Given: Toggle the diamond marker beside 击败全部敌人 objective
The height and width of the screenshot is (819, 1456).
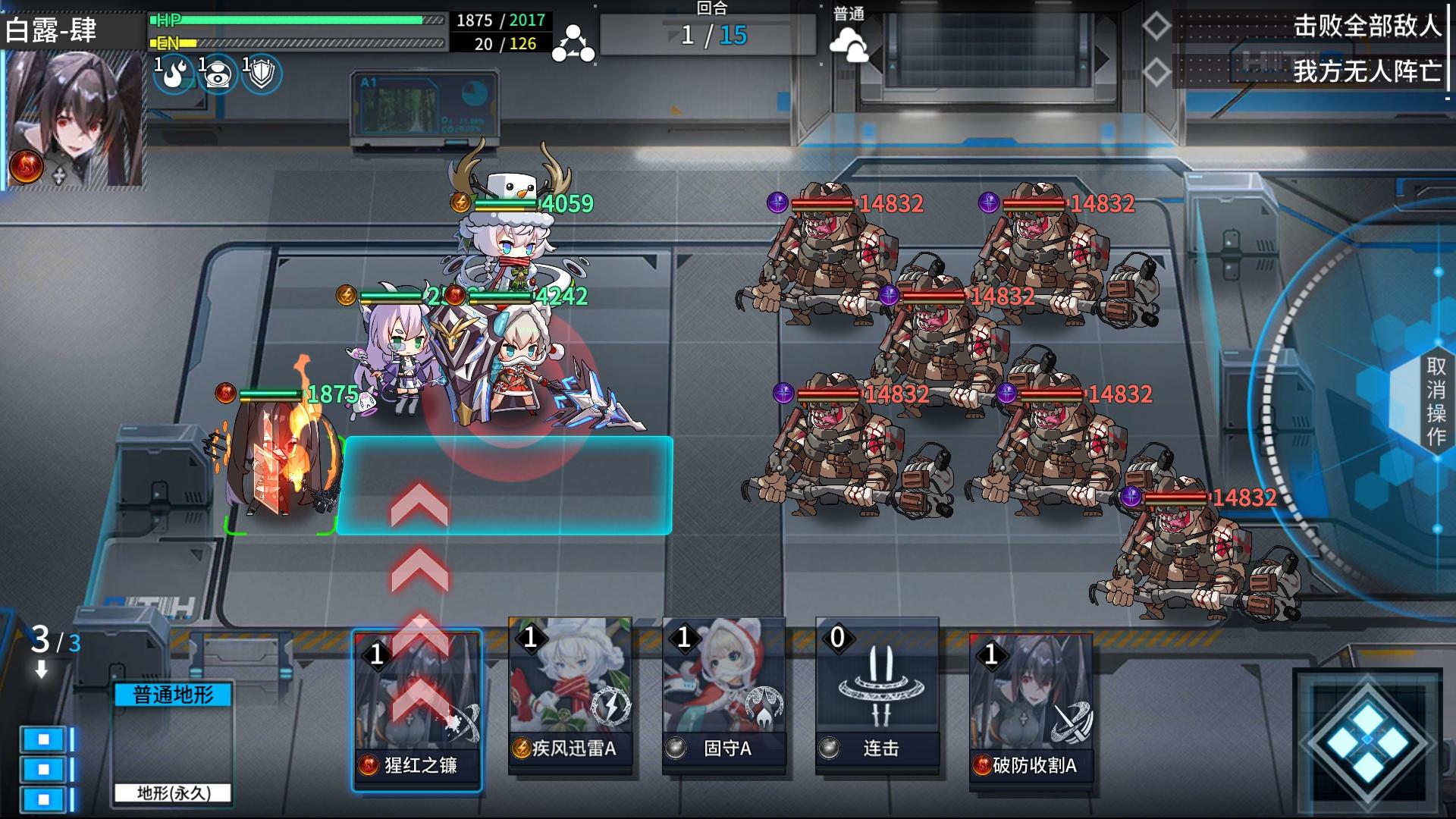Looking at the screenshot, I should [1156, 25].
